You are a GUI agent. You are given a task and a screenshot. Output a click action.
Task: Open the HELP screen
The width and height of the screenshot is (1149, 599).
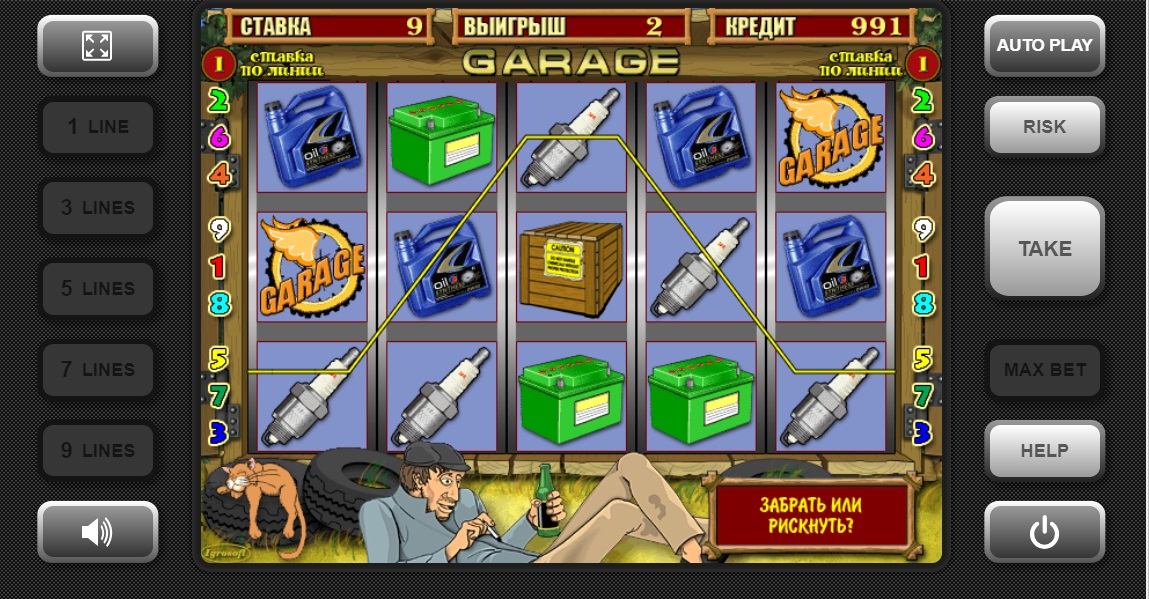[x=1044, y=451]
